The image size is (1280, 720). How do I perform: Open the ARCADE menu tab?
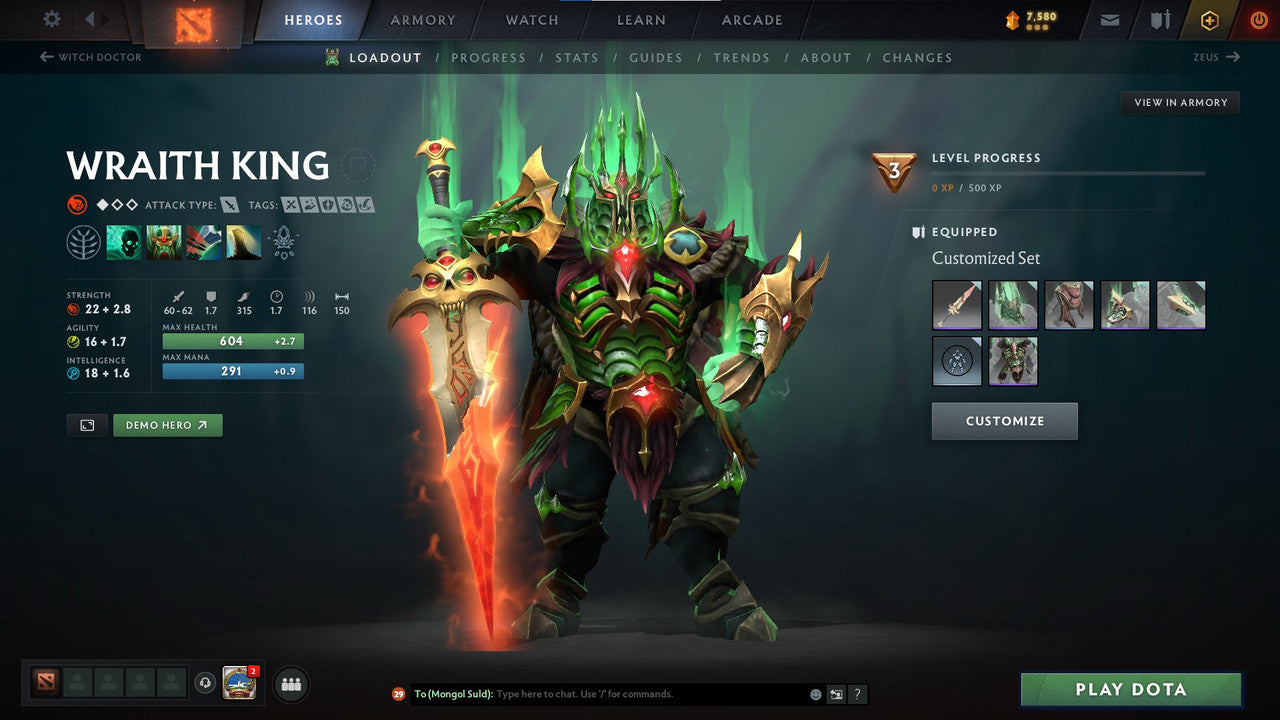[751, 19]
